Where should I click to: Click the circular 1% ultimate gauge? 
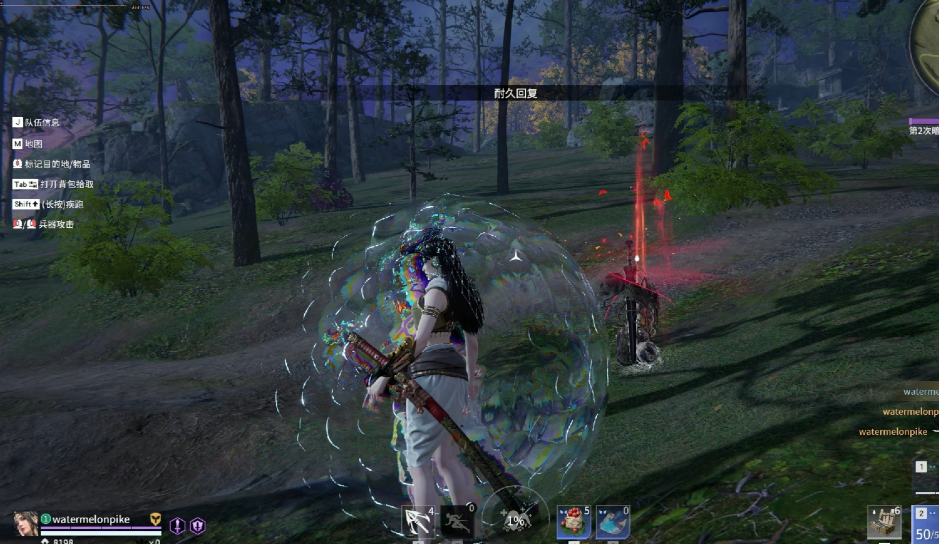tap(515, 518)
